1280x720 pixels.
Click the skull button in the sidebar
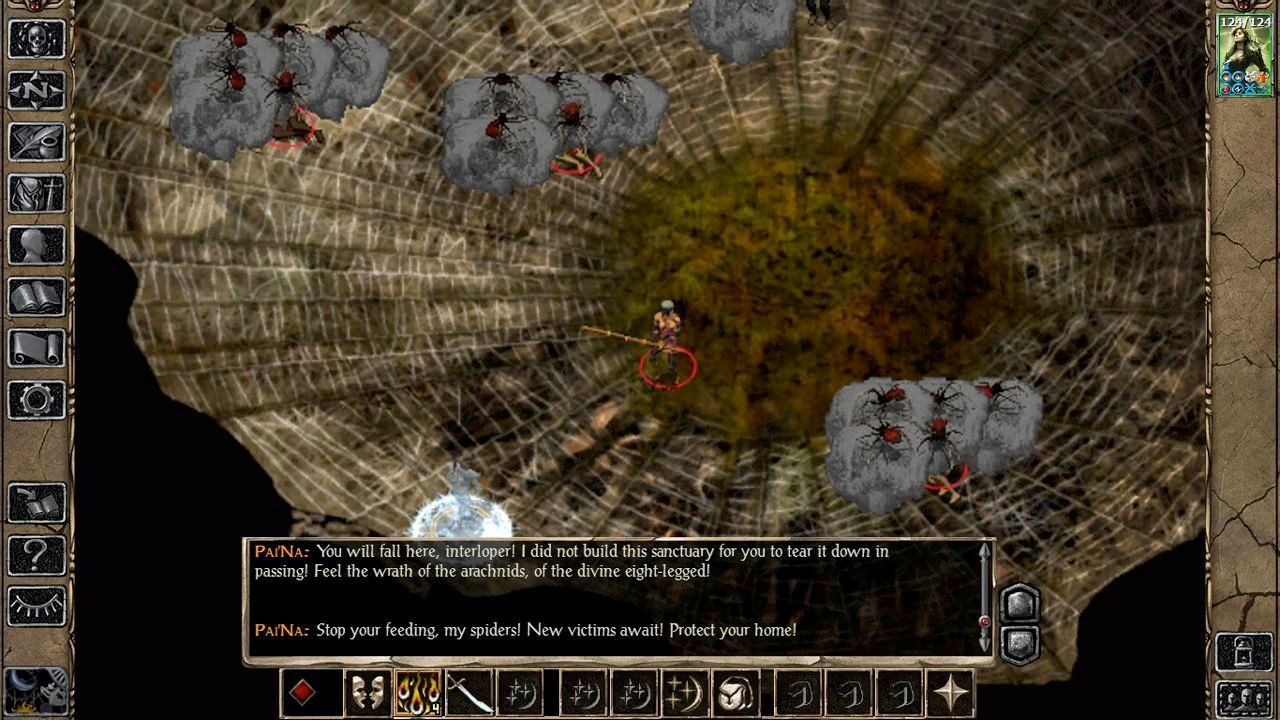pos(37,39)
